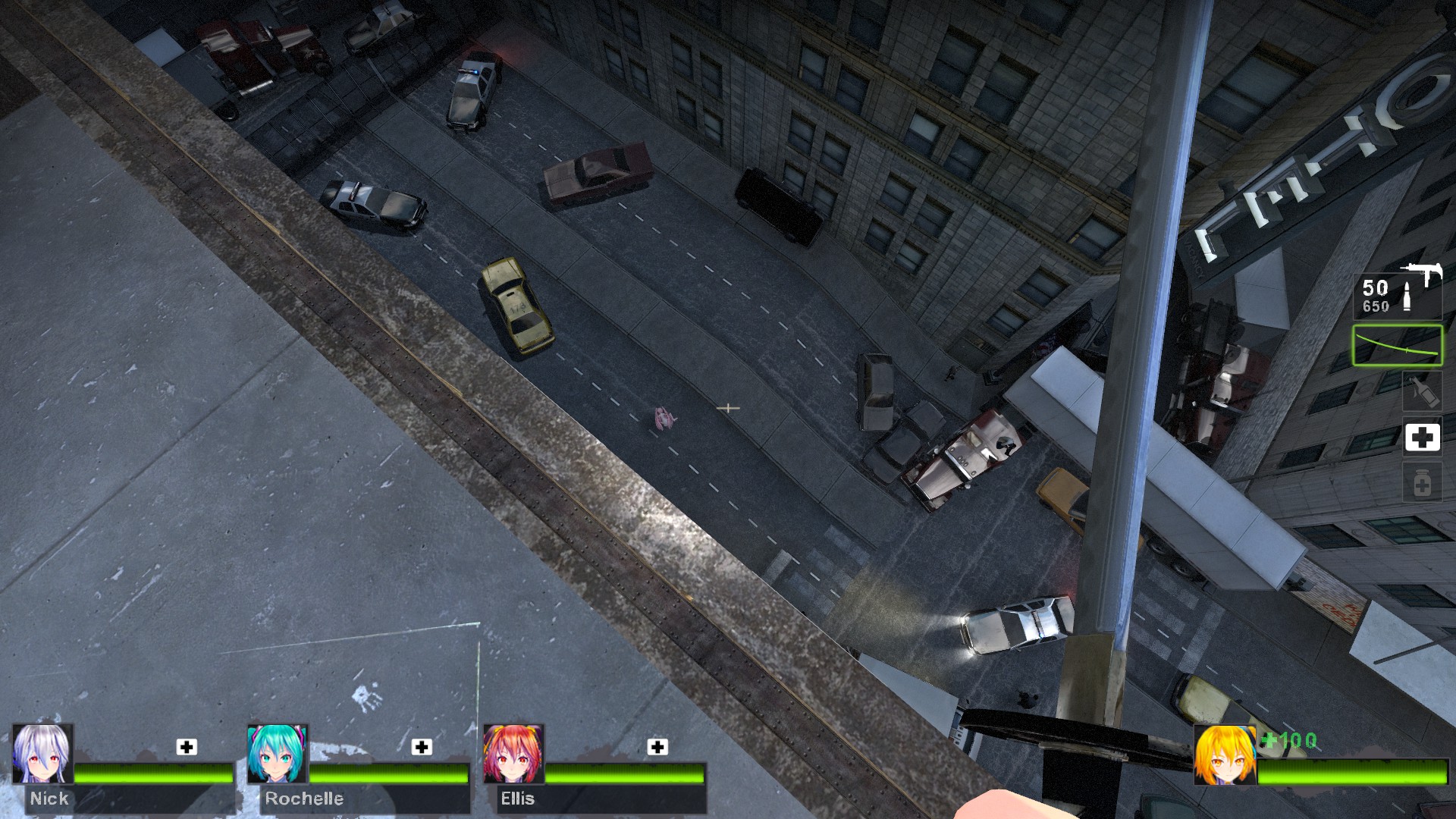
Task: Click your blonde character portrait
Action: [x=1224, y=755]
